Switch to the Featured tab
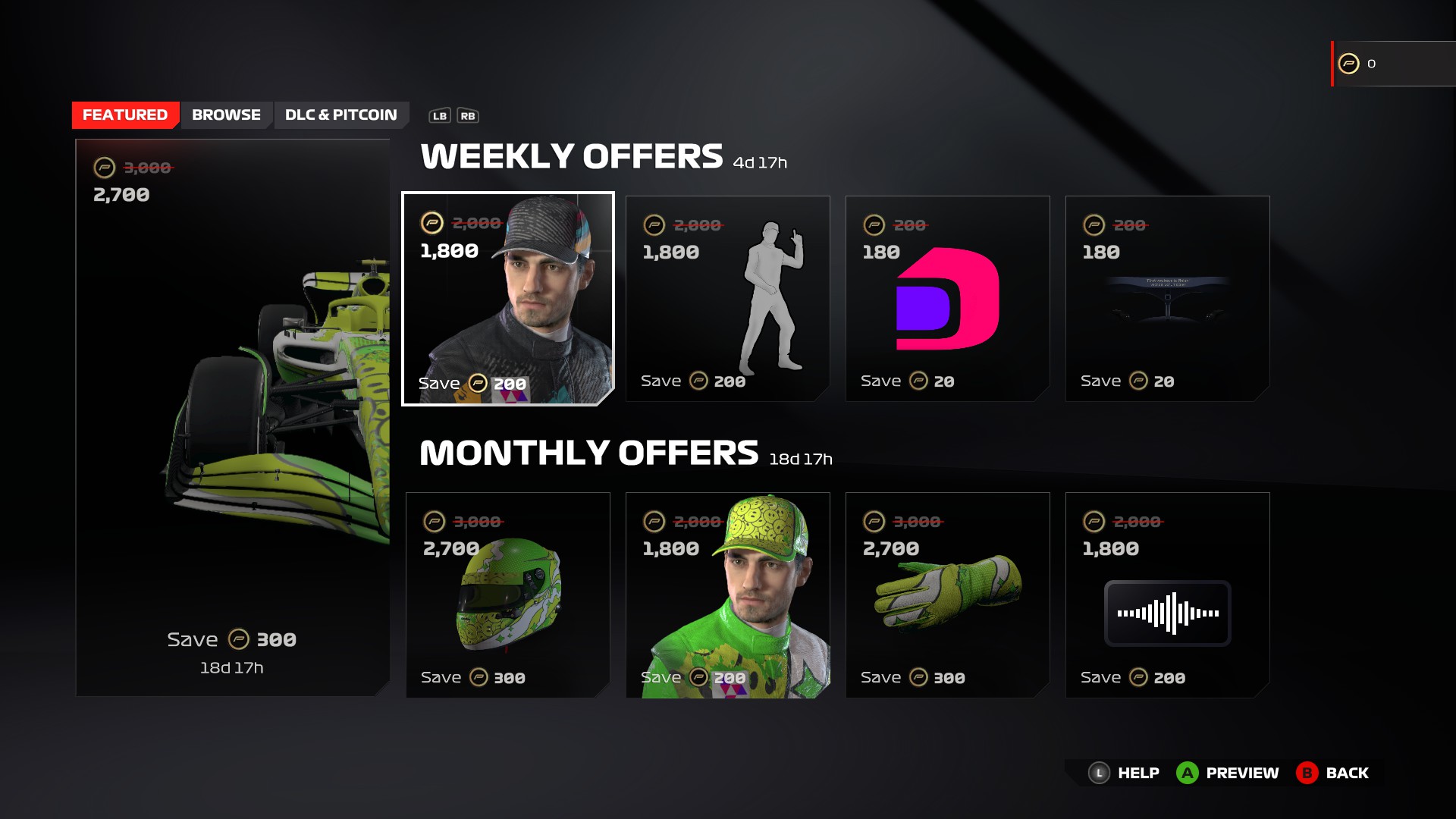The image size is (1456, 819). tap(125, 115)
